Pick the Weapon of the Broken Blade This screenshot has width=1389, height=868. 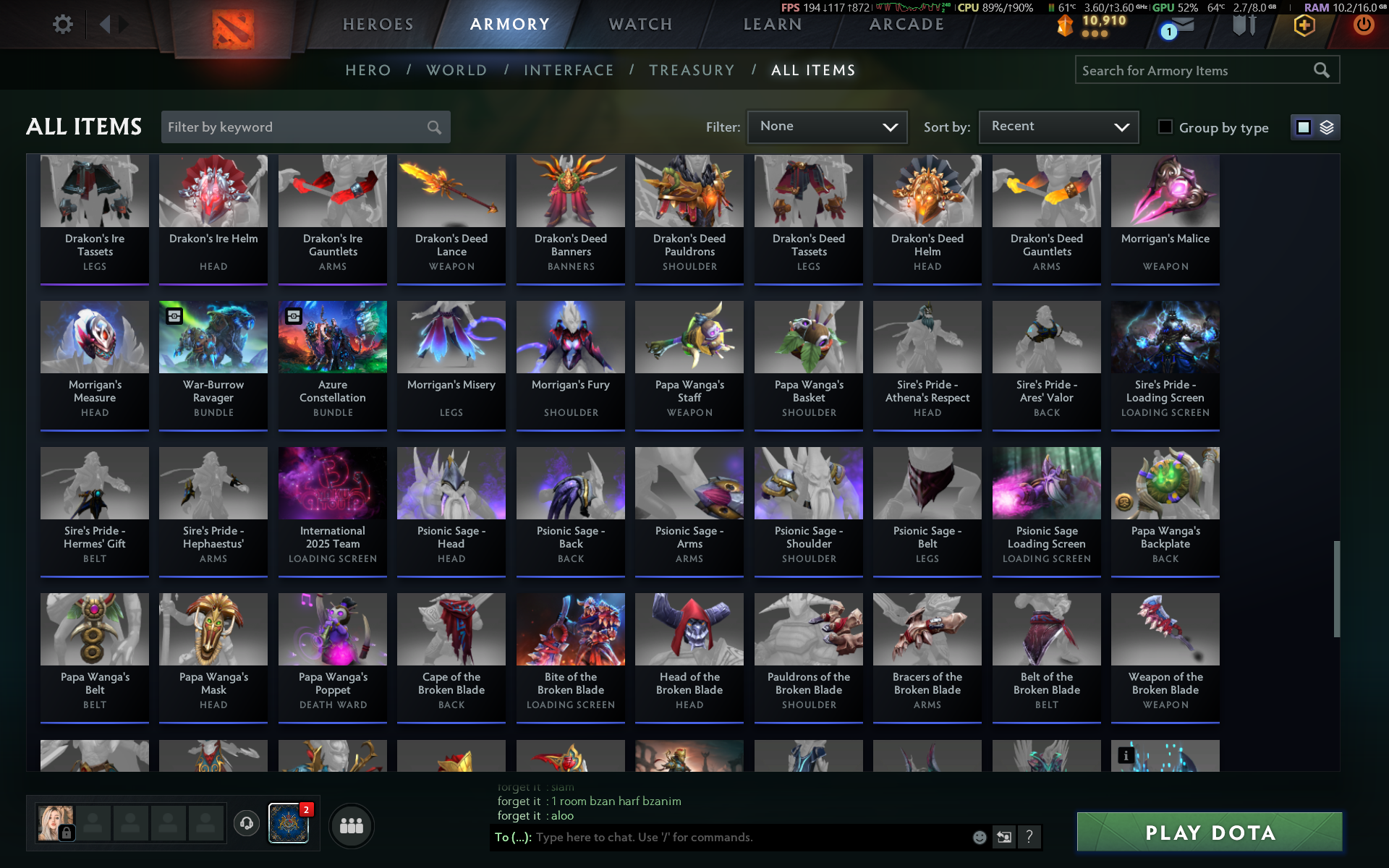click(x=1165, y=657)
